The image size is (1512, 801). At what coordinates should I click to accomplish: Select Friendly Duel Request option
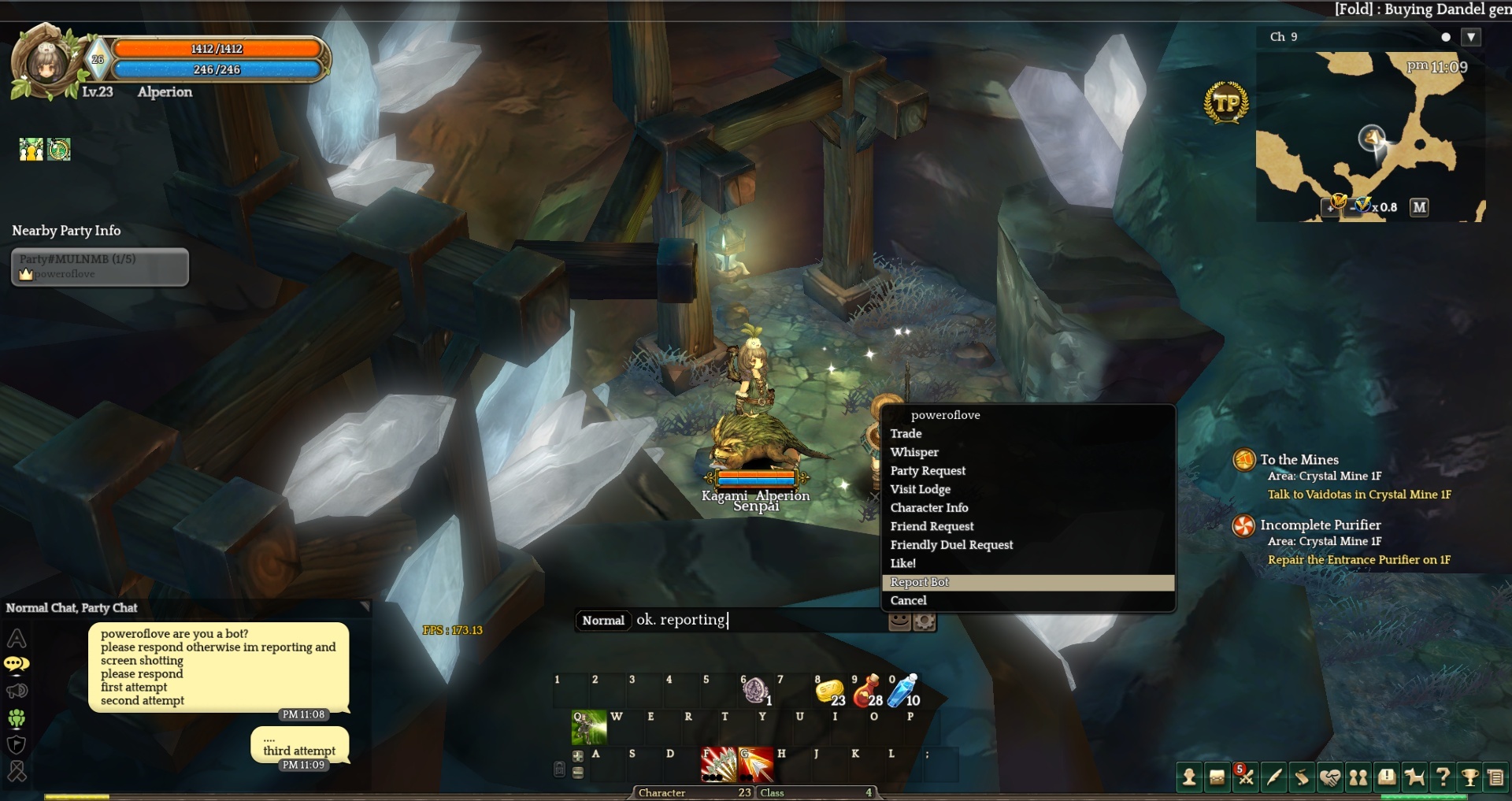tap(951, 545)
